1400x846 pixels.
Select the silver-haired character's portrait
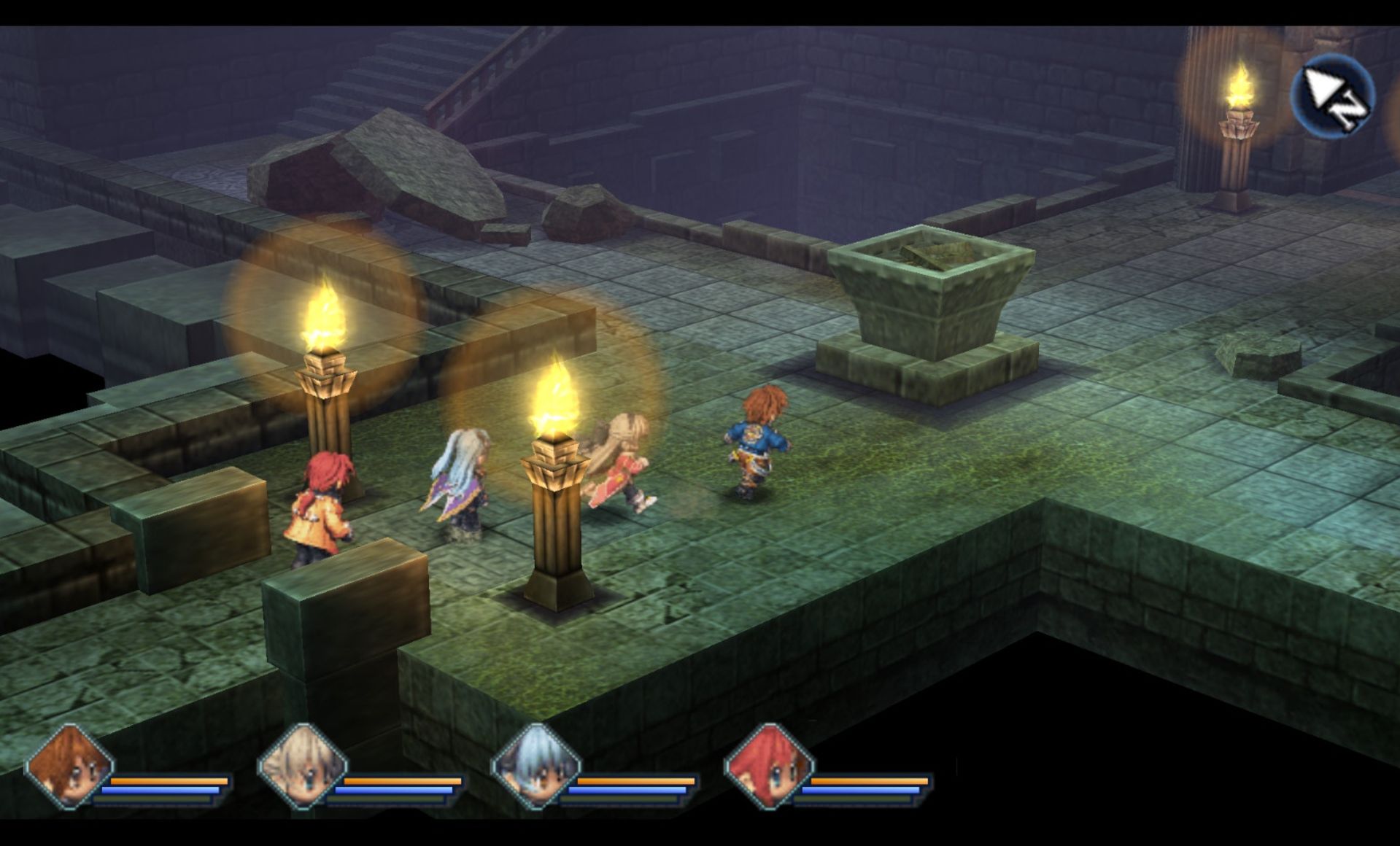535,767
